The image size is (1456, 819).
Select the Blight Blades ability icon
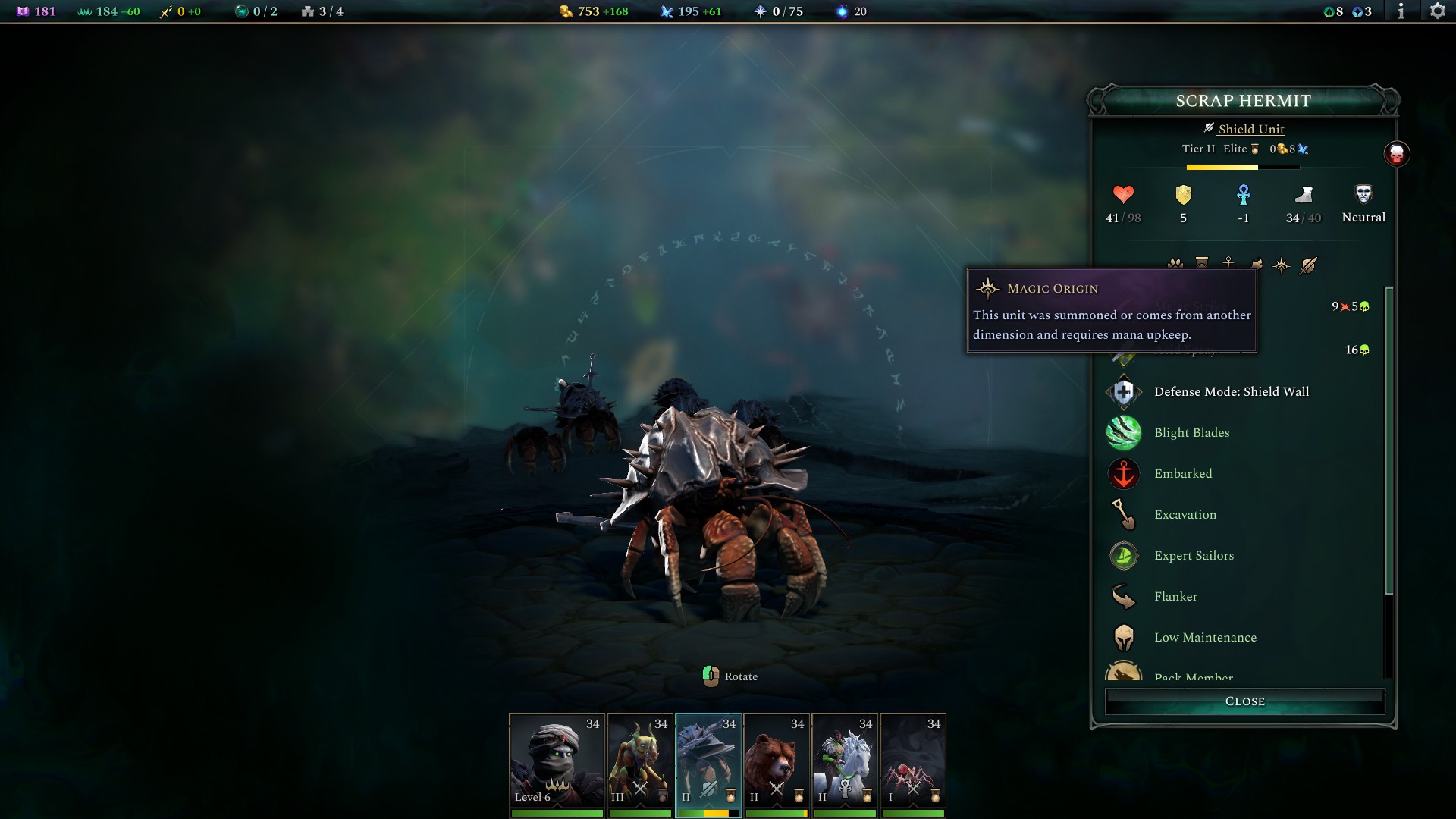pos(1124,432)
